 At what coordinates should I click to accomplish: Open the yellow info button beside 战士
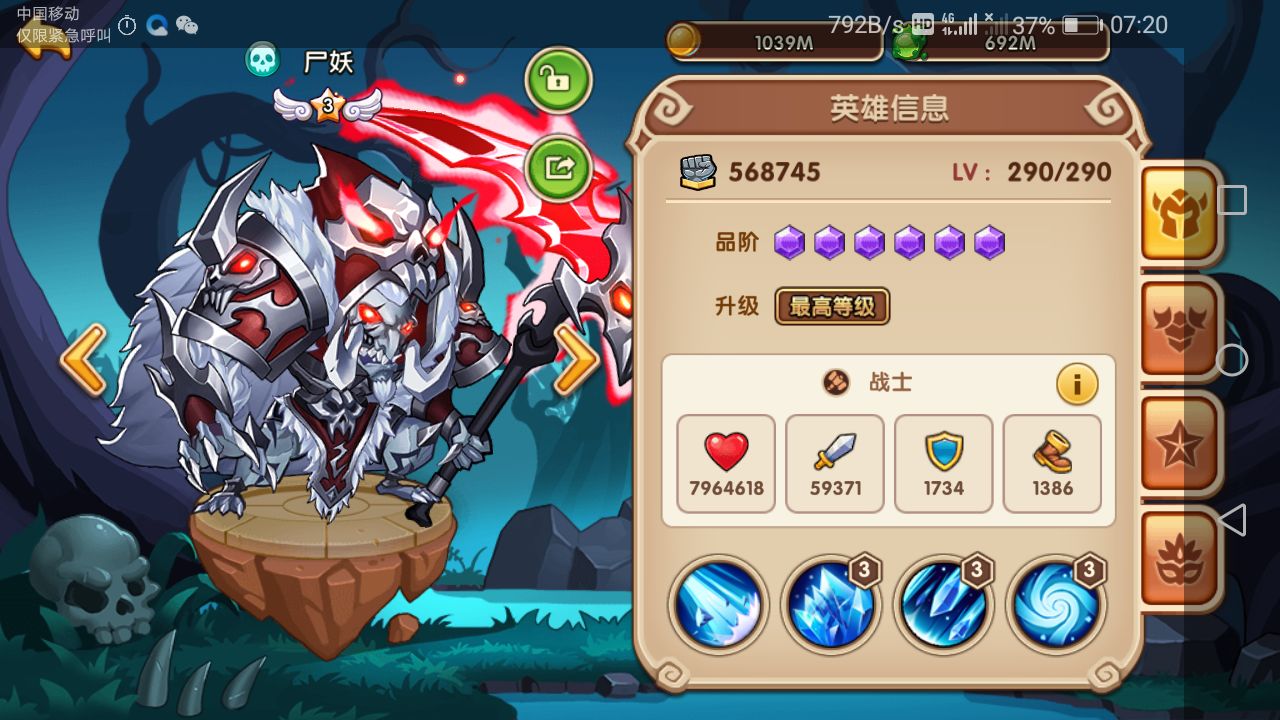point(1077,384)
